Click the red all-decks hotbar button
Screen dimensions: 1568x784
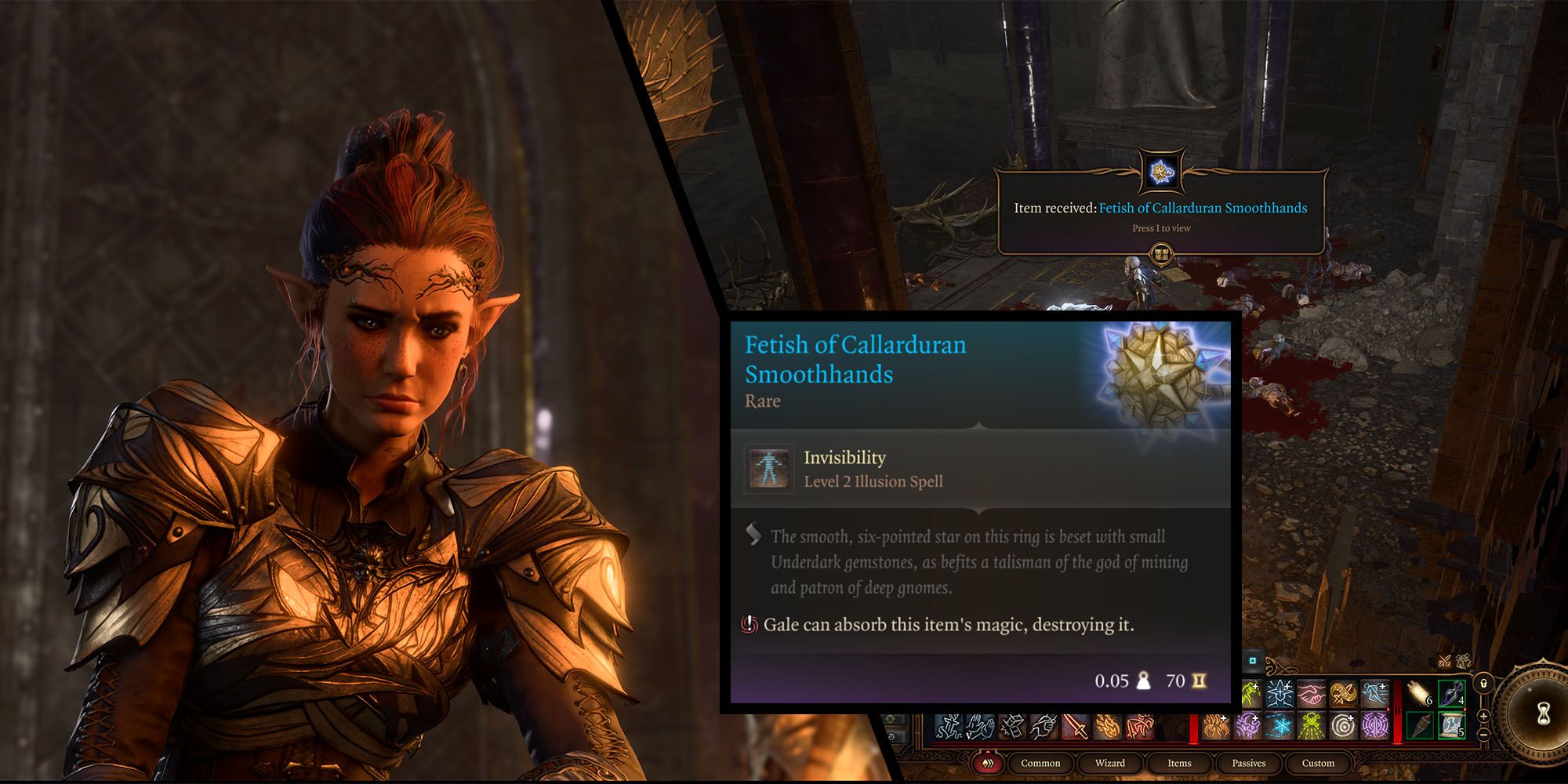pos(989,763)
